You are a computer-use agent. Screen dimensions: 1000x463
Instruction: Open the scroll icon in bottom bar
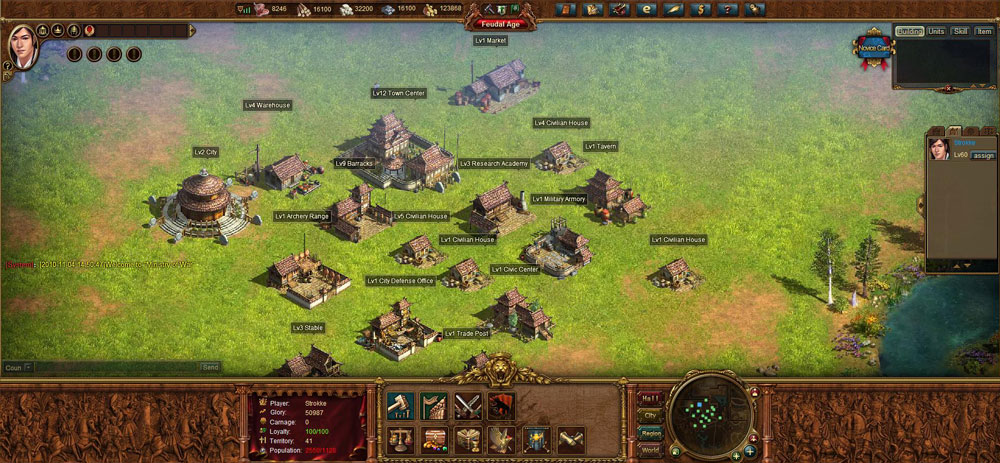pos(571,439)
